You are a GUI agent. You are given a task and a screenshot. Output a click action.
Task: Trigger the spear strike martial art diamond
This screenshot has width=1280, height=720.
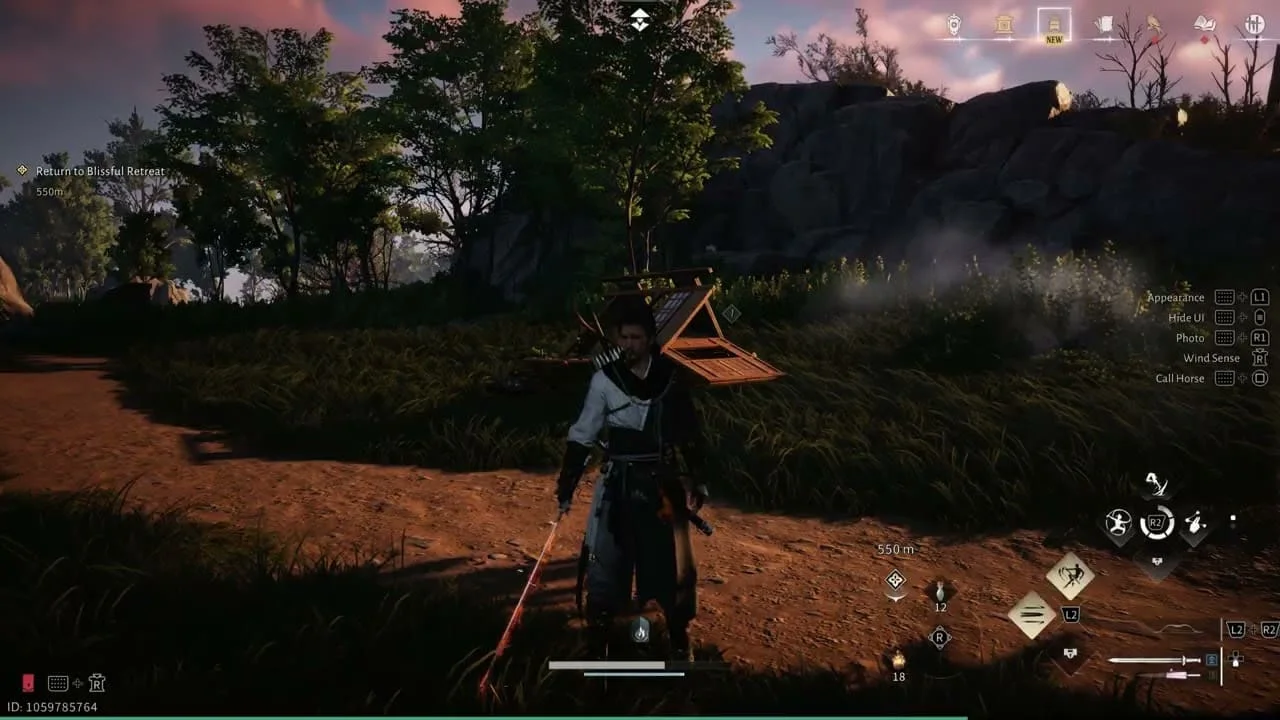point(1069,575)
